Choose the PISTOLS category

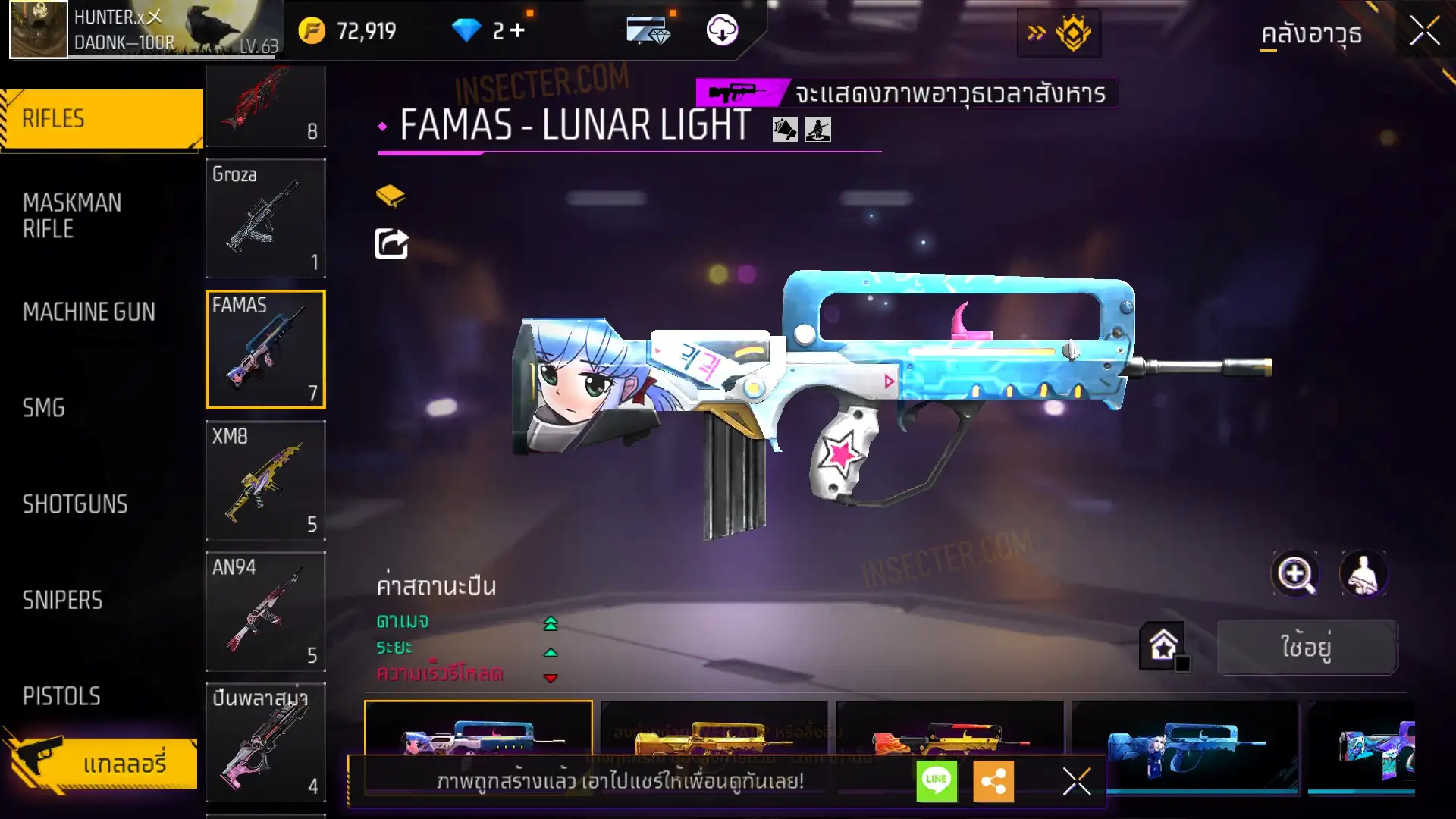[61, 696]
